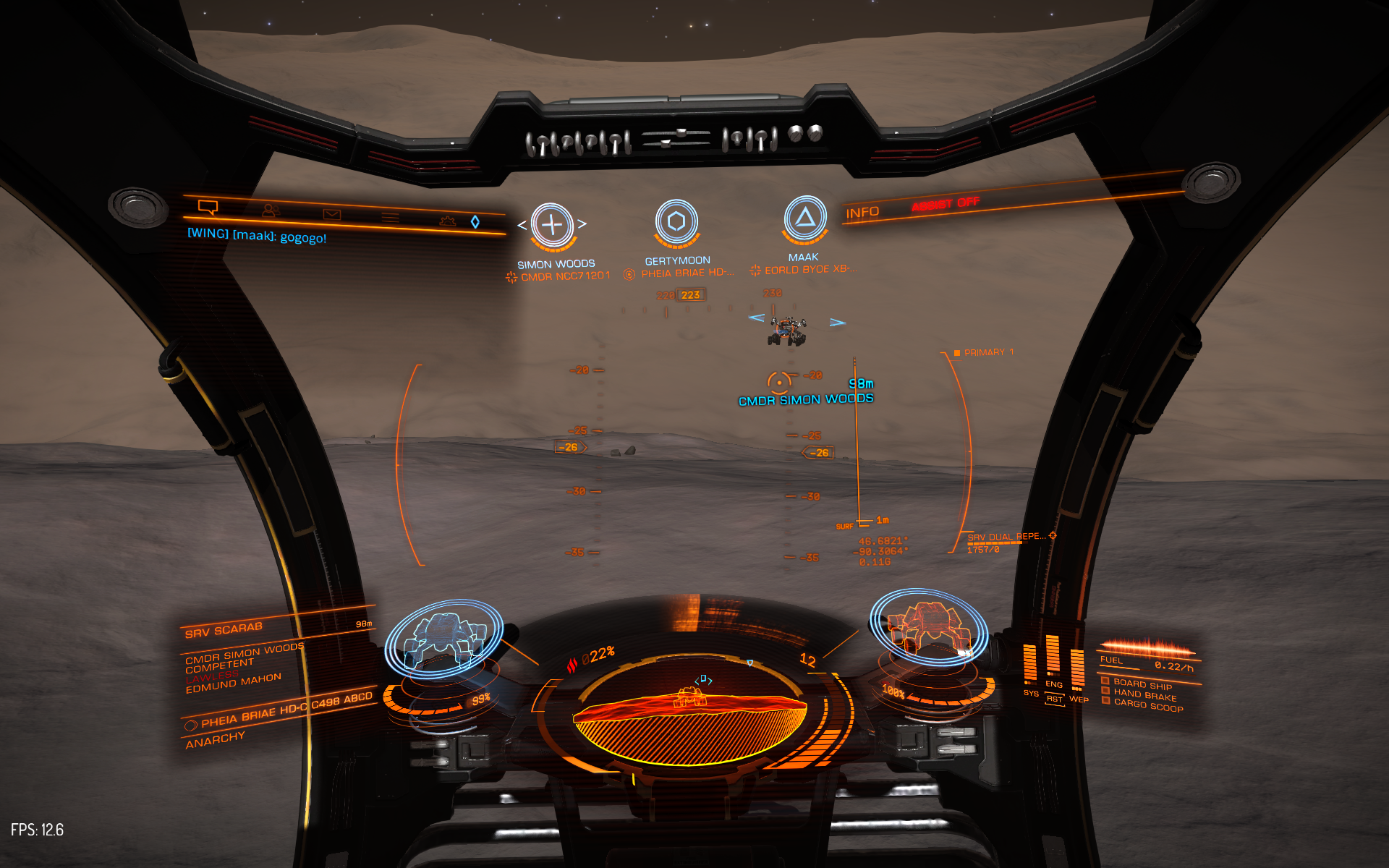Show the three-line history tab

click(x=390, y=217)
